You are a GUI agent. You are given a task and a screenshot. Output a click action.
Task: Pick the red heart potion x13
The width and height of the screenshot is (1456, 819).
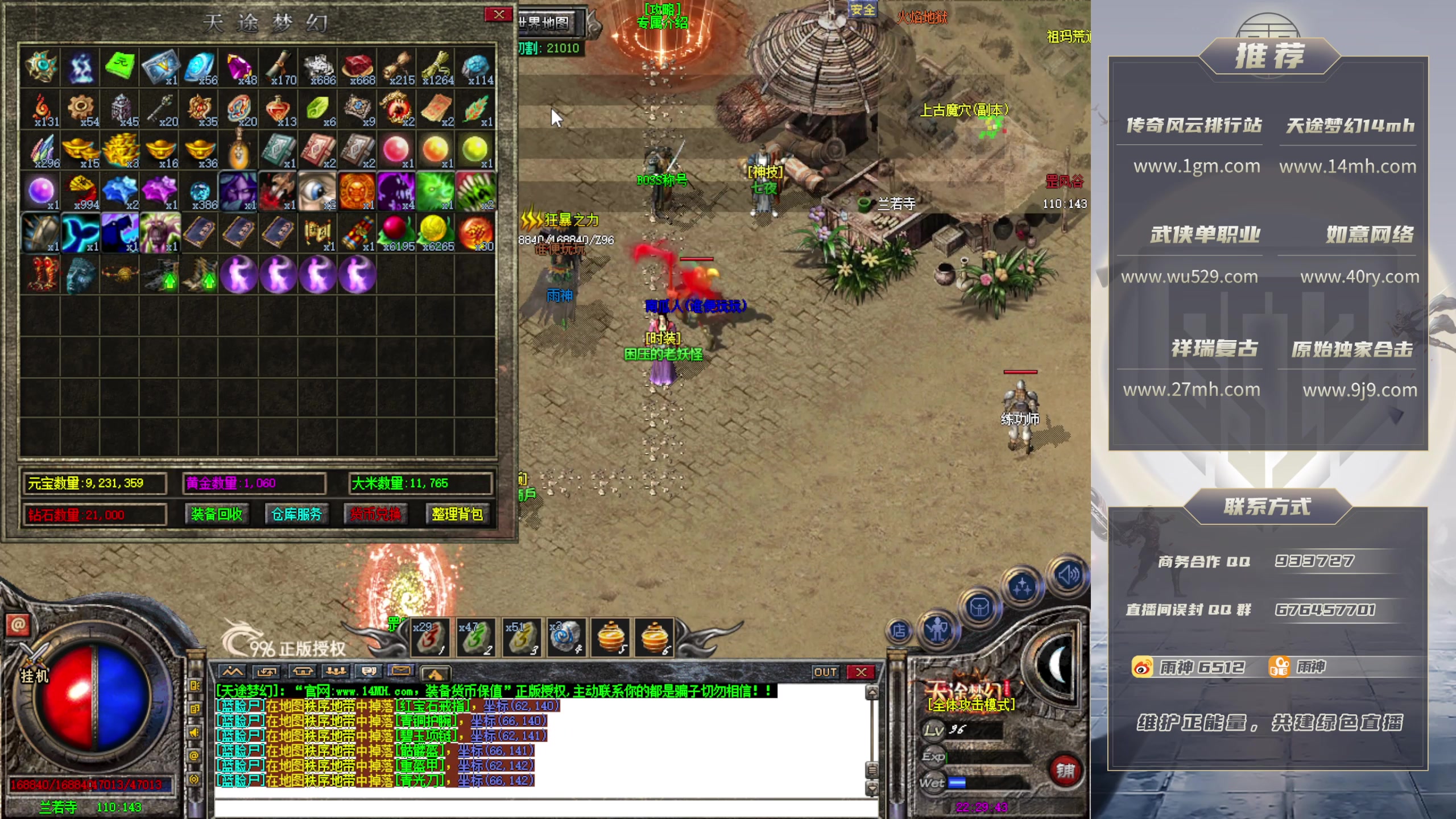[278, 109]
